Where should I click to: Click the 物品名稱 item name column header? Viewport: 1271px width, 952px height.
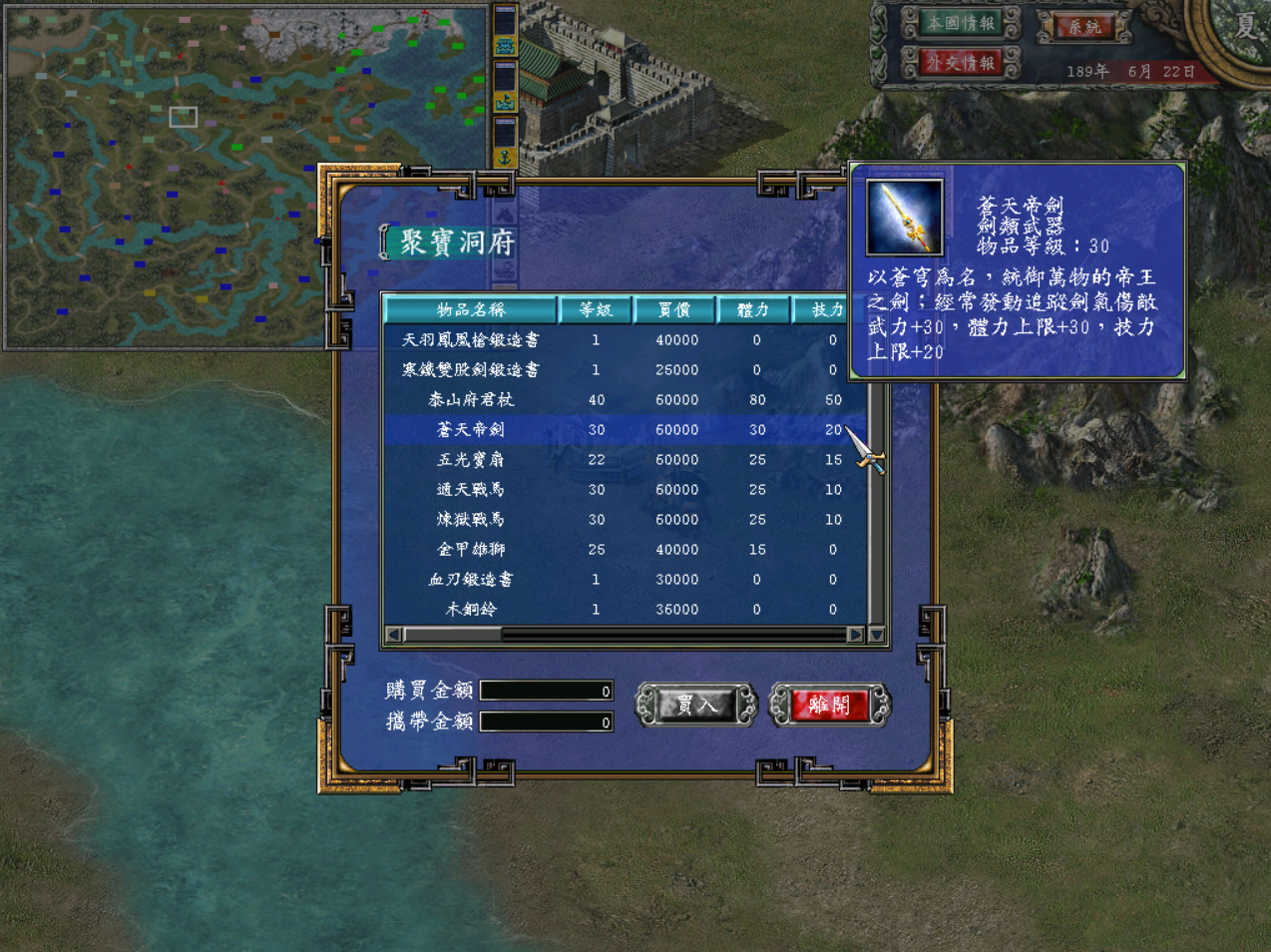470,310
